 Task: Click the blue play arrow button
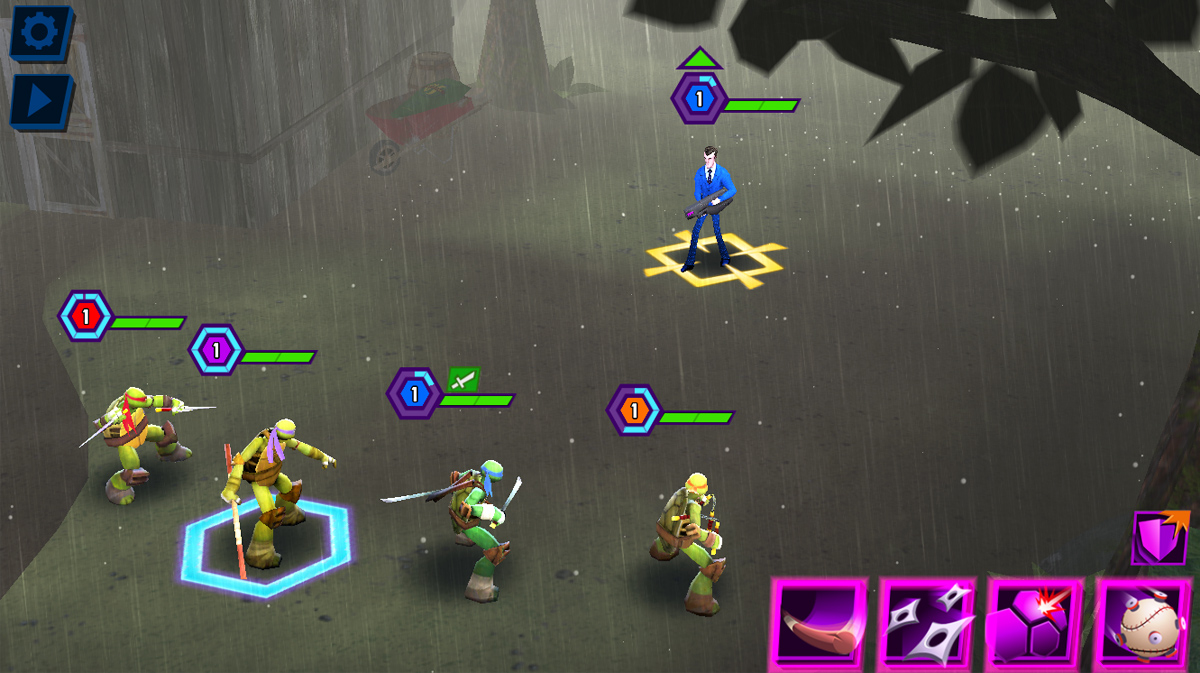(40, 101)
